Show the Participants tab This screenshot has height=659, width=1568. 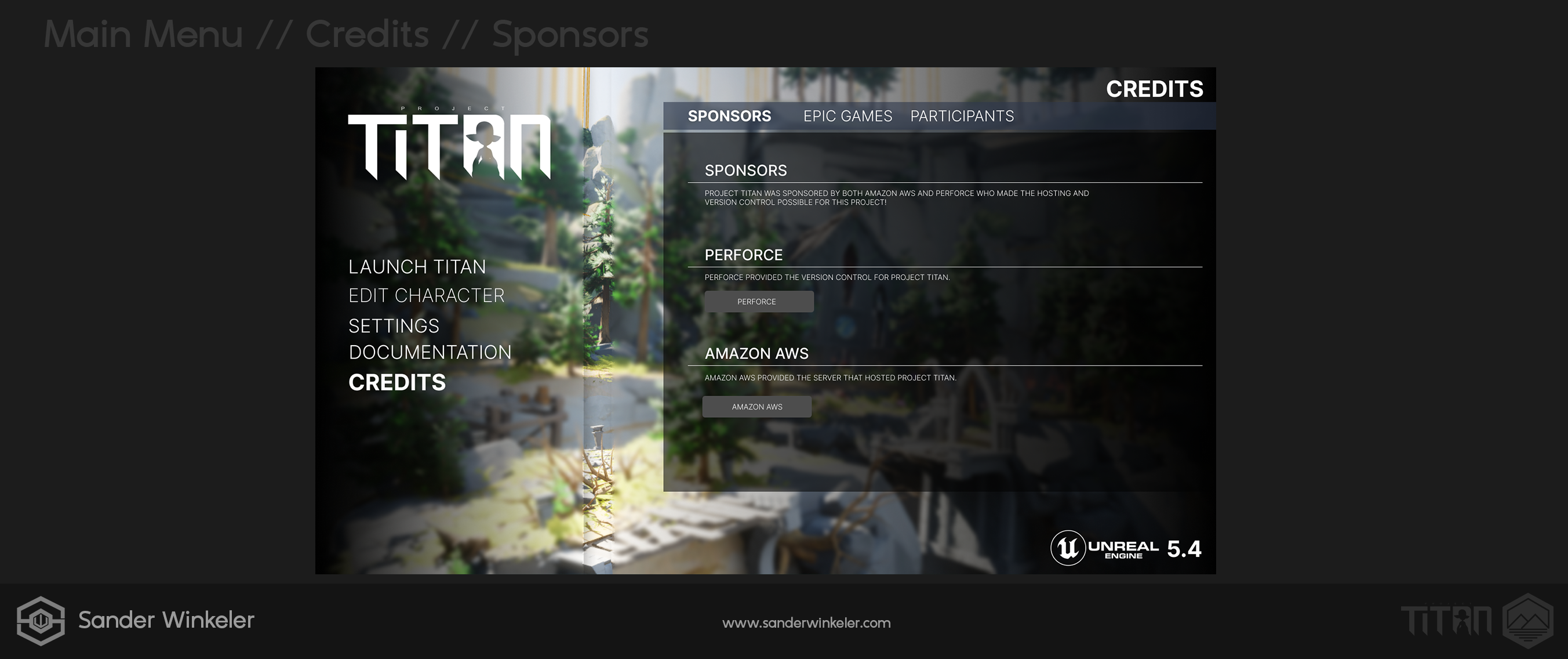coord(962,115)
